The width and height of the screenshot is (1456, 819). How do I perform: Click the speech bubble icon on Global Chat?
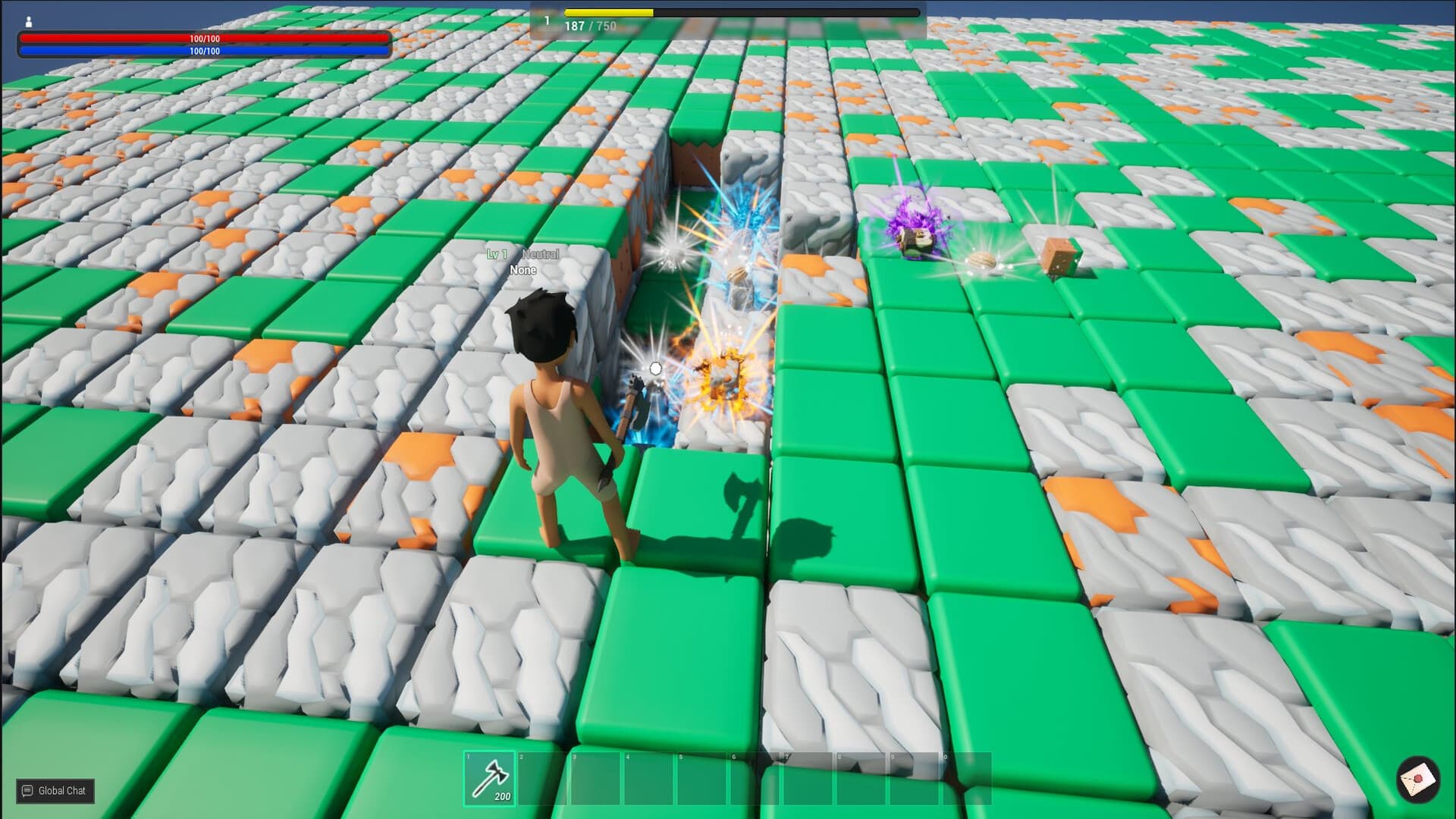coord(27,791)
